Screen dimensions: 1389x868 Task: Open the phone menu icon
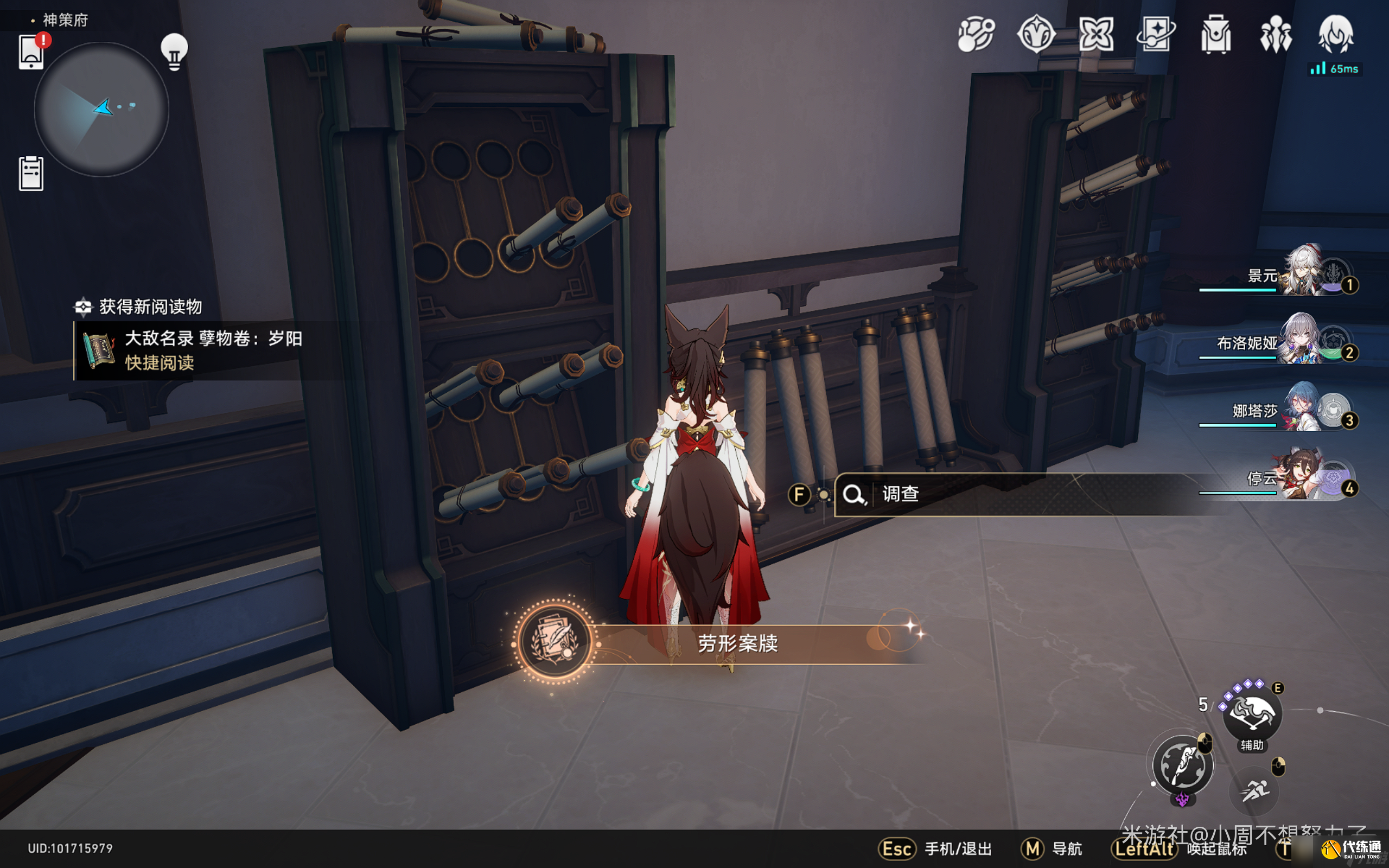pos(31,53)
